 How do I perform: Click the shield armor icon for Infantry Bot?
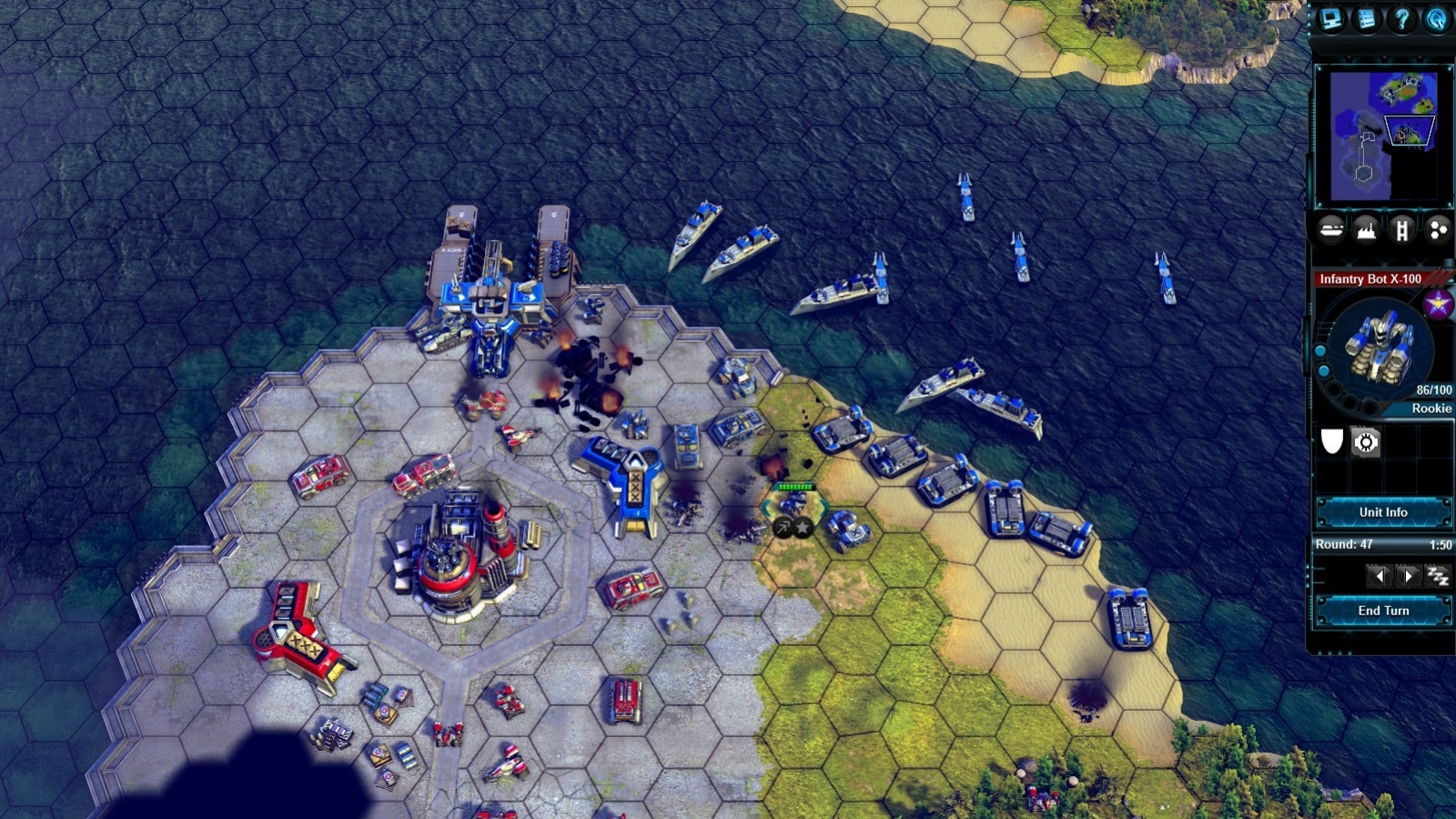coord(1332,441)
